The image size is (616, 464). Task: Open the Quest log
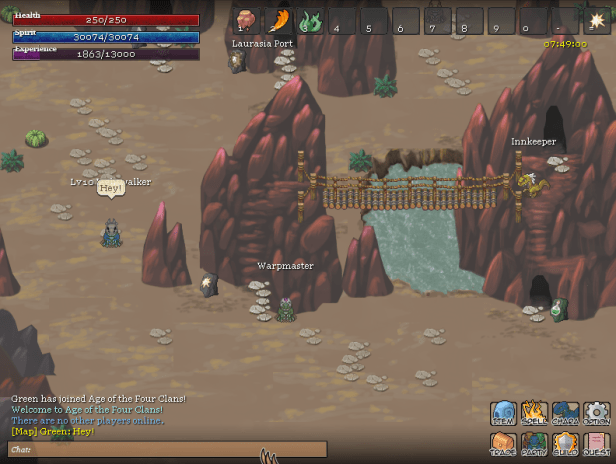pos(597,443)
